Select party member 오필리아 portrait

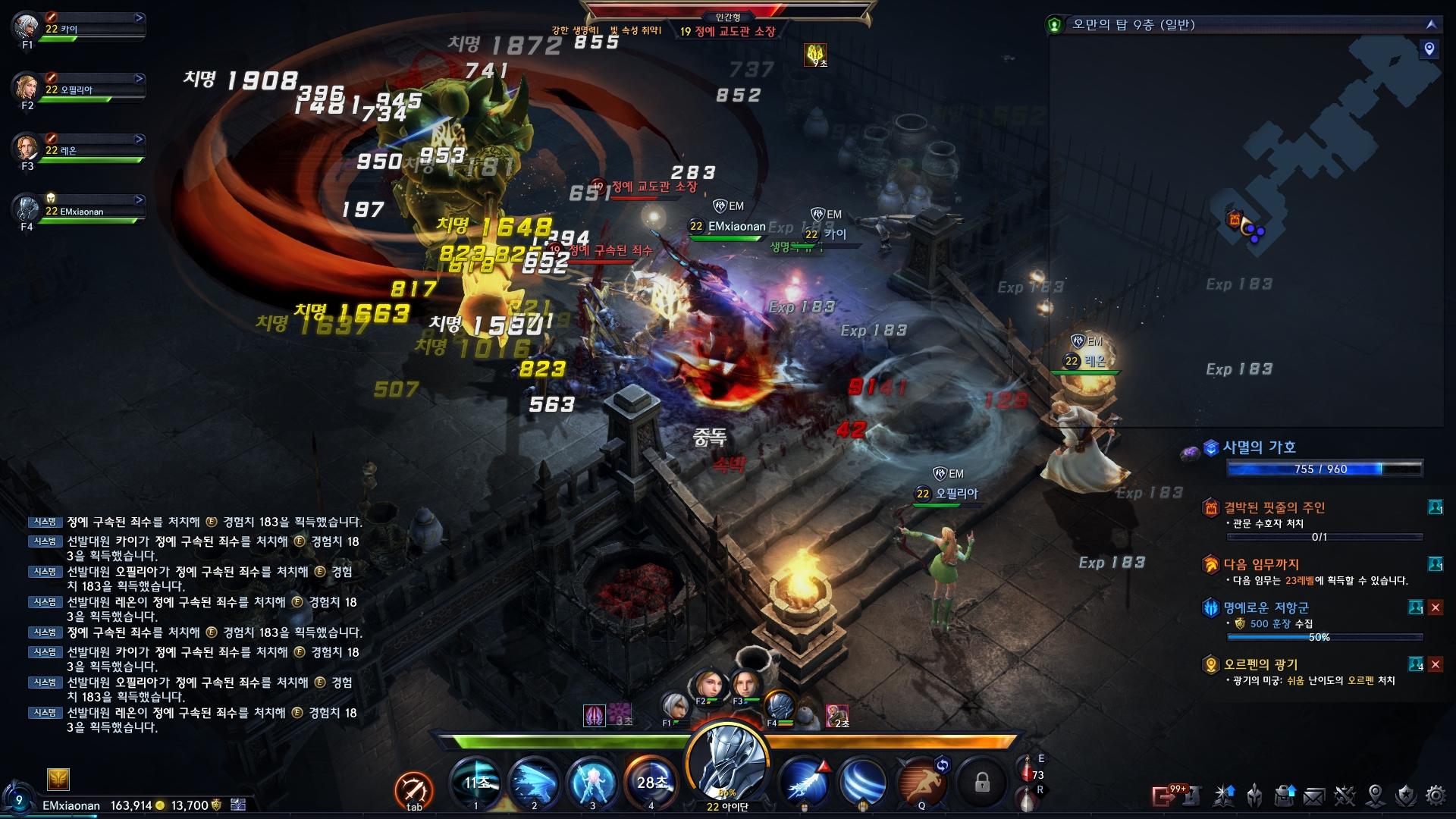26,86
